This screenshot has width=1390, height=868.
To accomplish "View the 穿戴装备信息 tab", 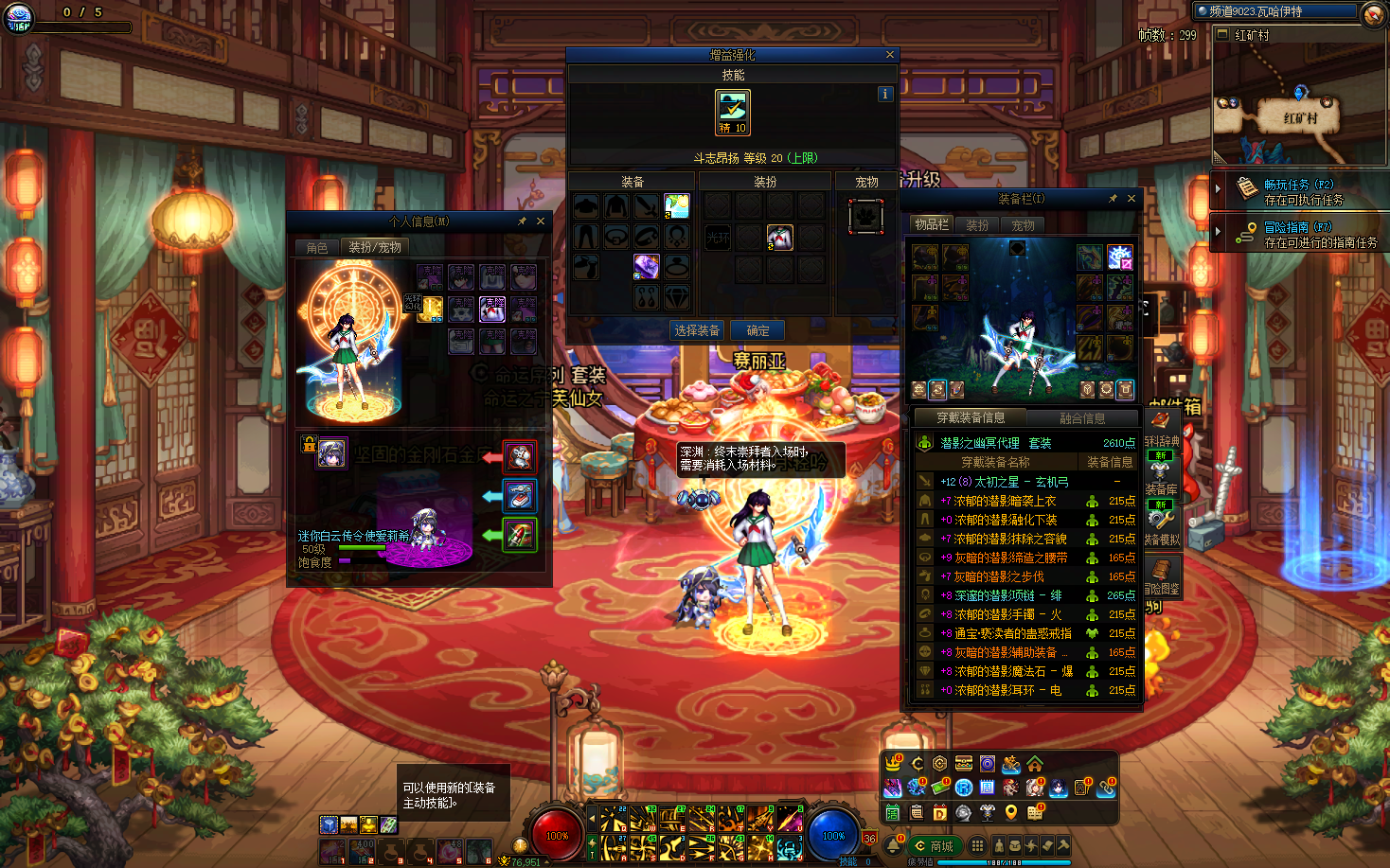I will (971, 417).
